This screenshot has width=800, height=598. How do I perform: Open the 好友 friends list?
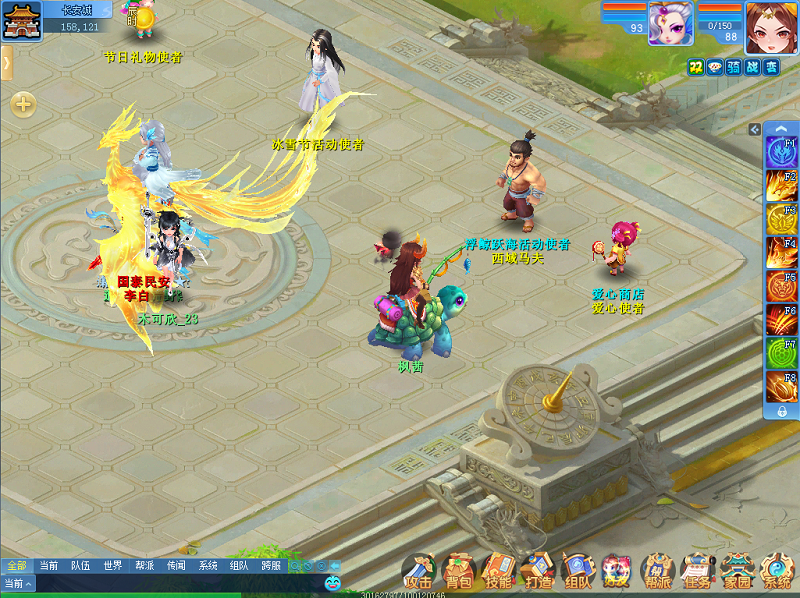click(617, 571)
